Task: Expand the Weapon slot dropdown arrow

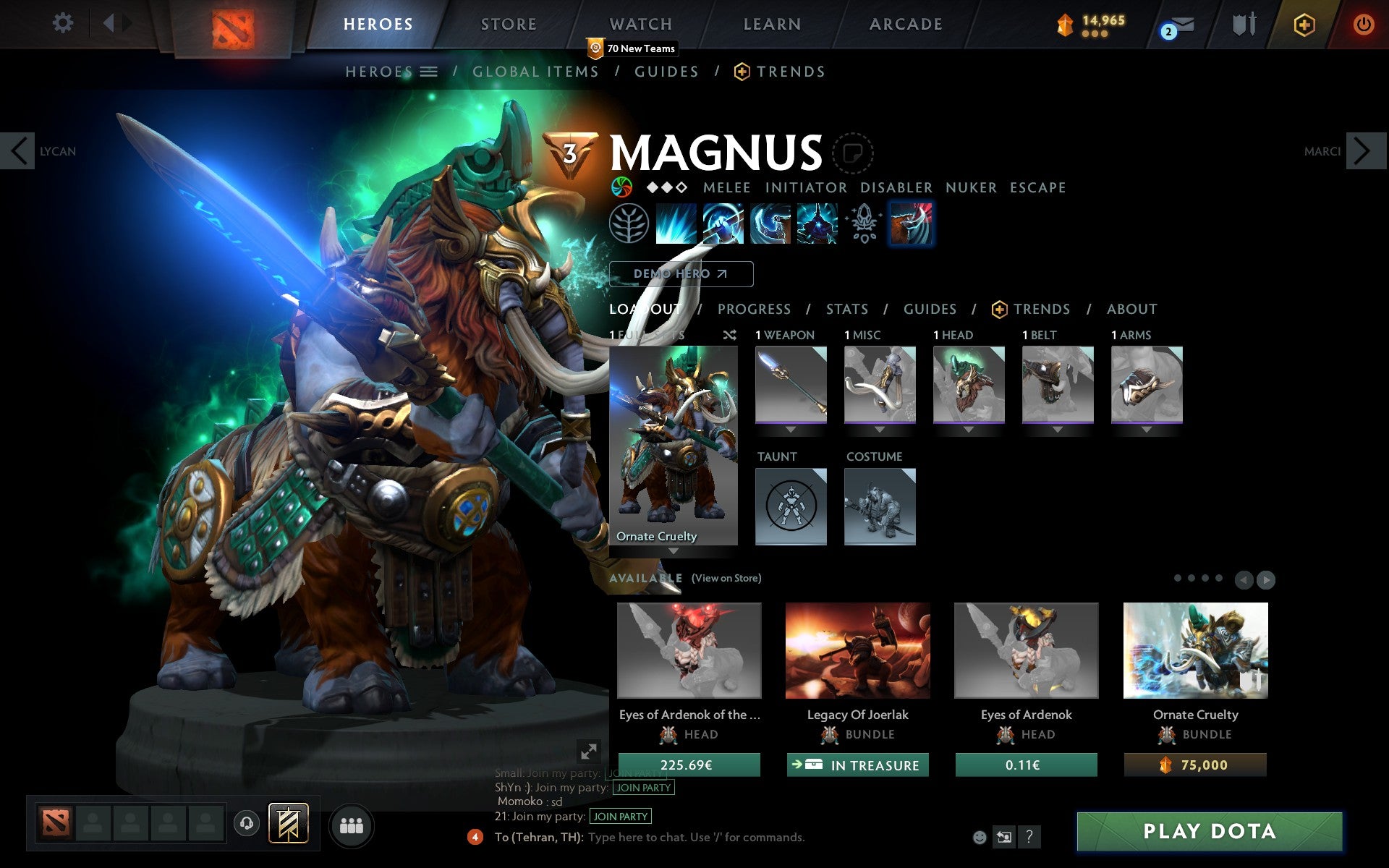Action: coord(790,428)
